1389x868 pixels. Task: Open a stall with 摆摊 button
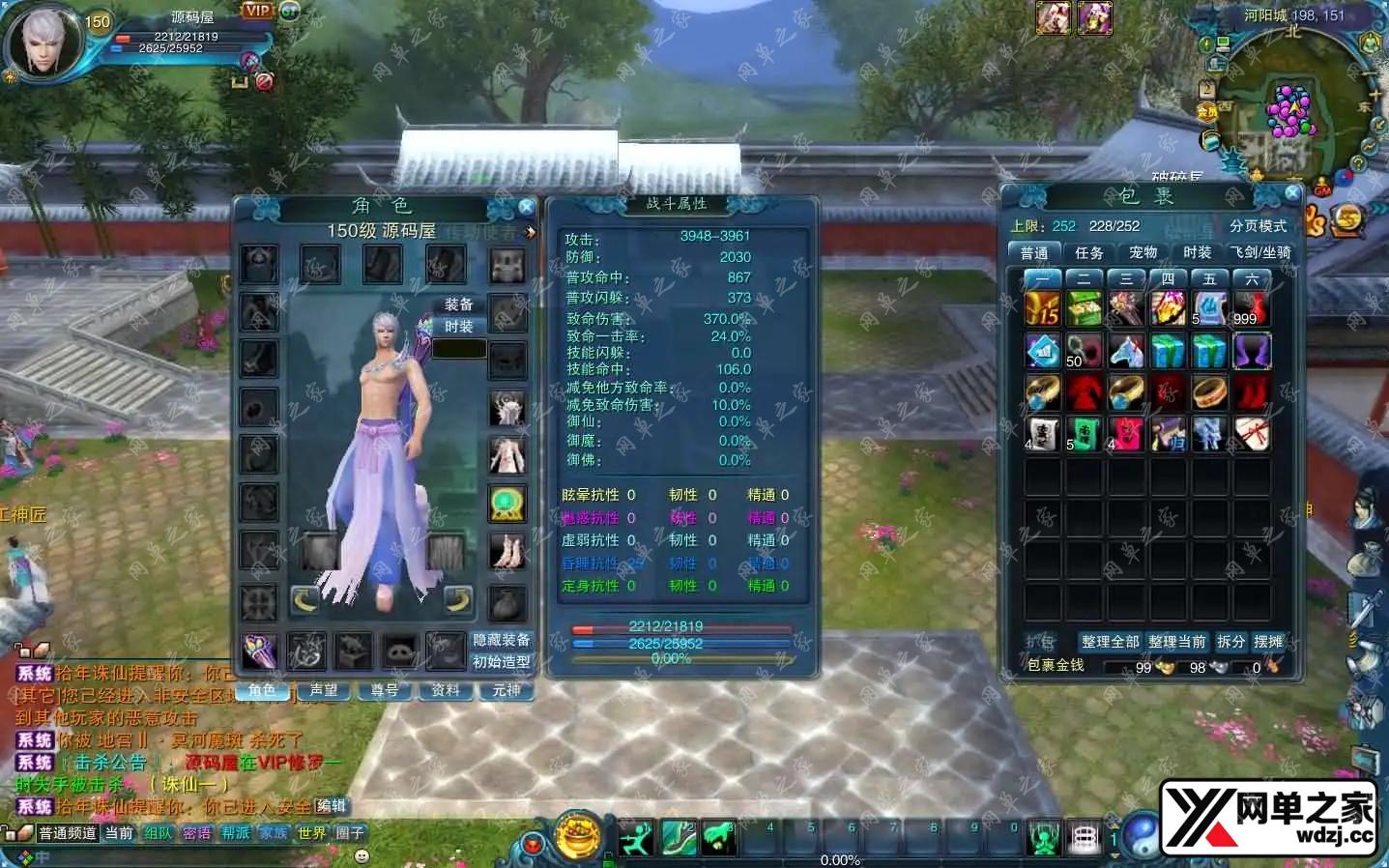[x=1268, y=642]
